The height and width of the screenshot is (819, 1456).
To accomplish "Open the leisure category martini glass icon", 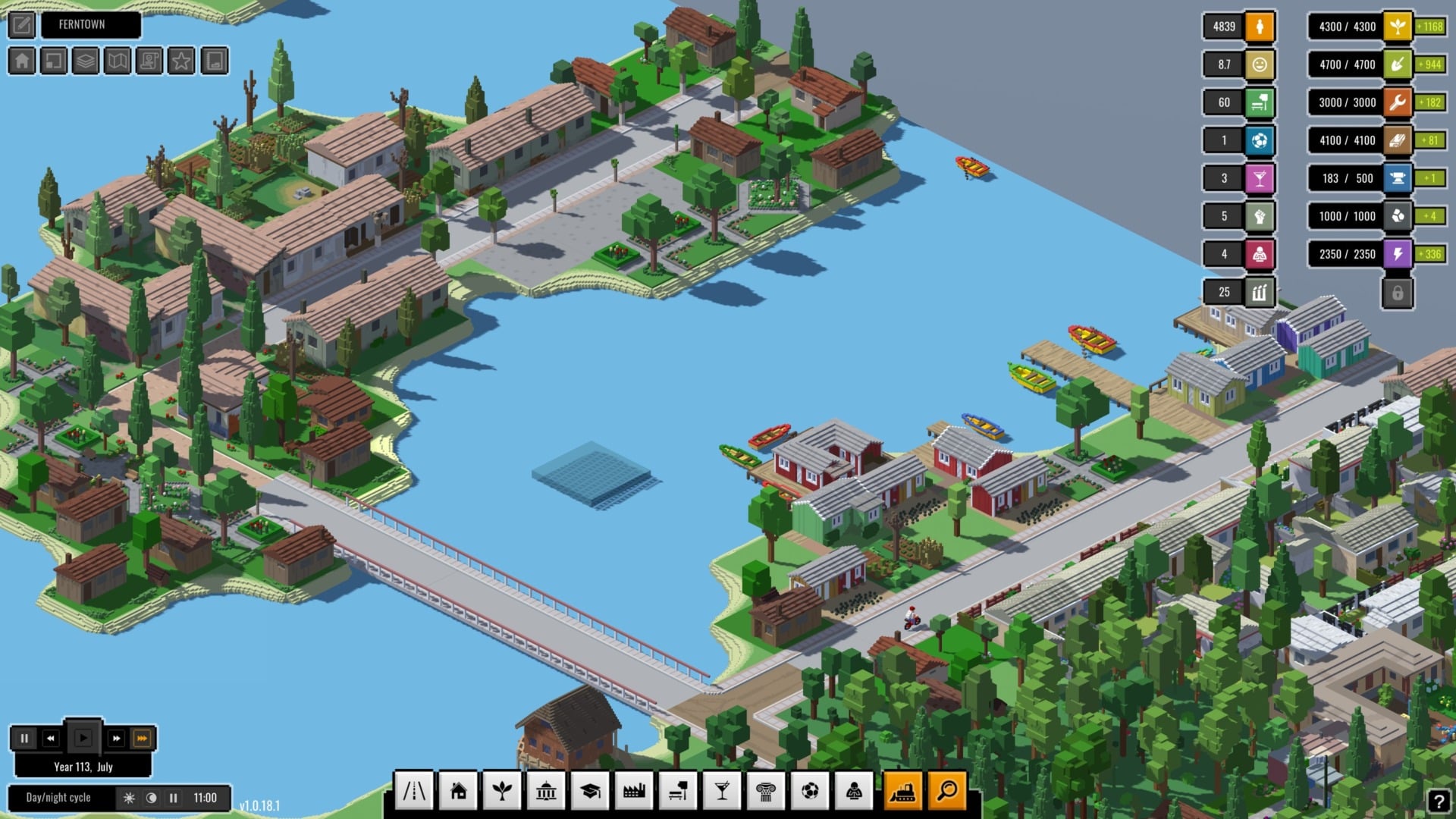I will 722,791.
